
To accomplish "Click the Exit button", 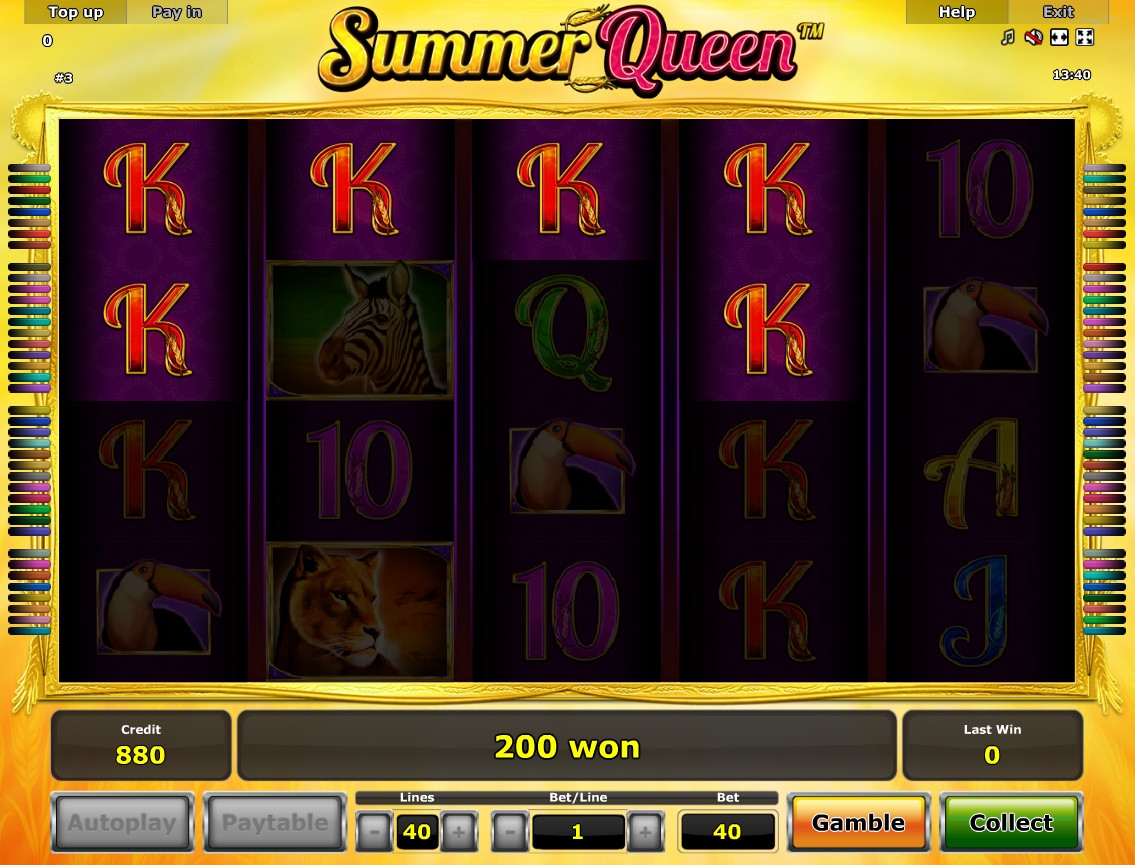I will [1058, 12].
